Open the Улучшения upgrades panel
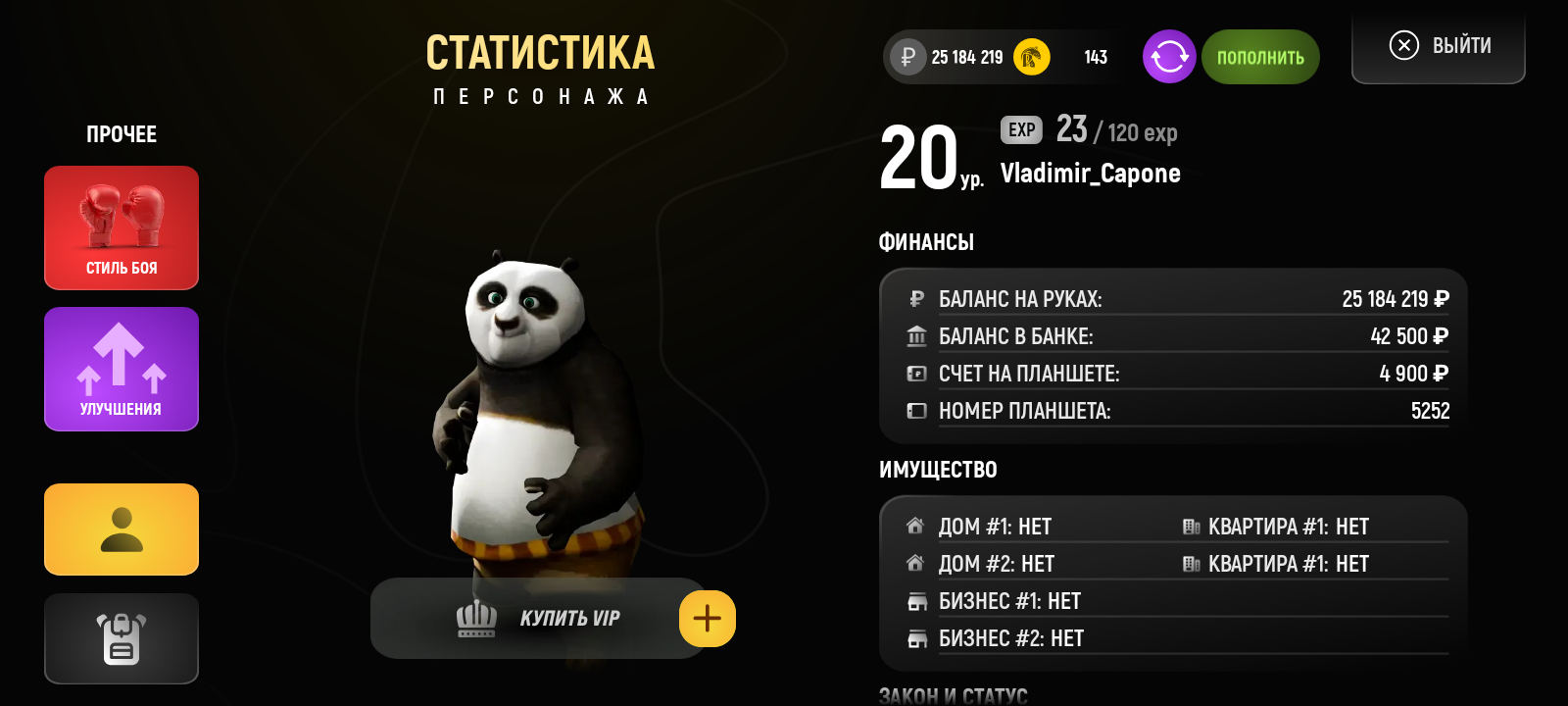This screenshot has height=706, width=1568. coord(121,369)
